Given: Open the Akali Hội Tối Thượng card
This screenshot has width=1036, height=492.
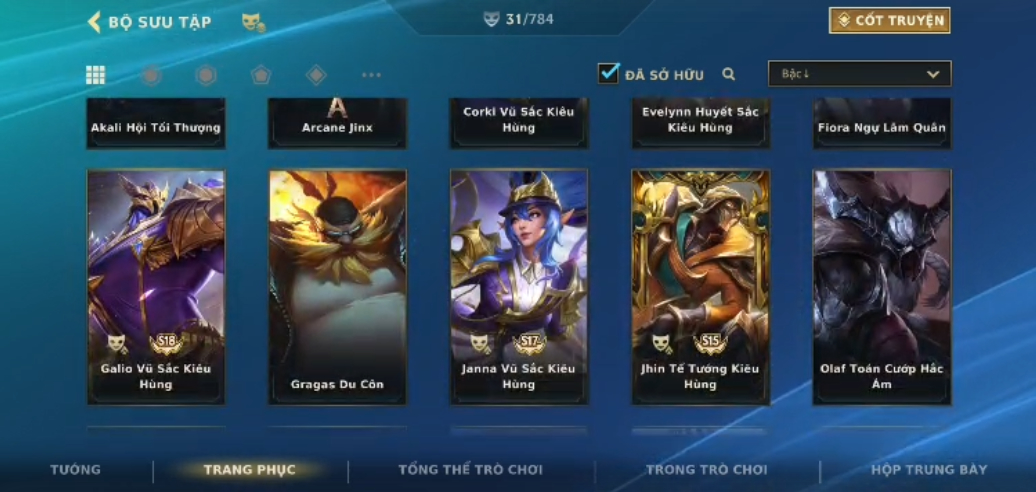Looking at the screenshot, I should pyautogui.click(x=156, y=124).
